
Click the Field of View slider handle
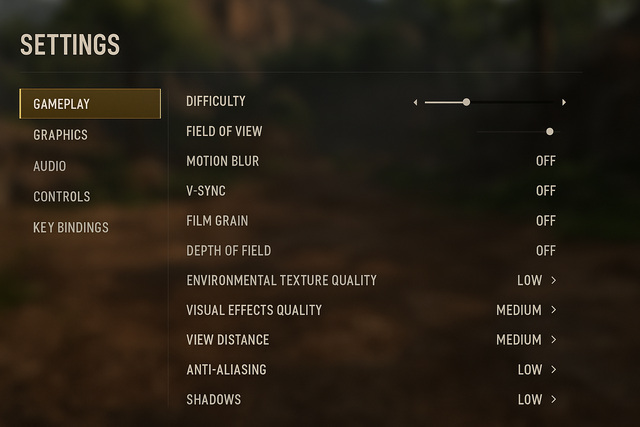550,131
